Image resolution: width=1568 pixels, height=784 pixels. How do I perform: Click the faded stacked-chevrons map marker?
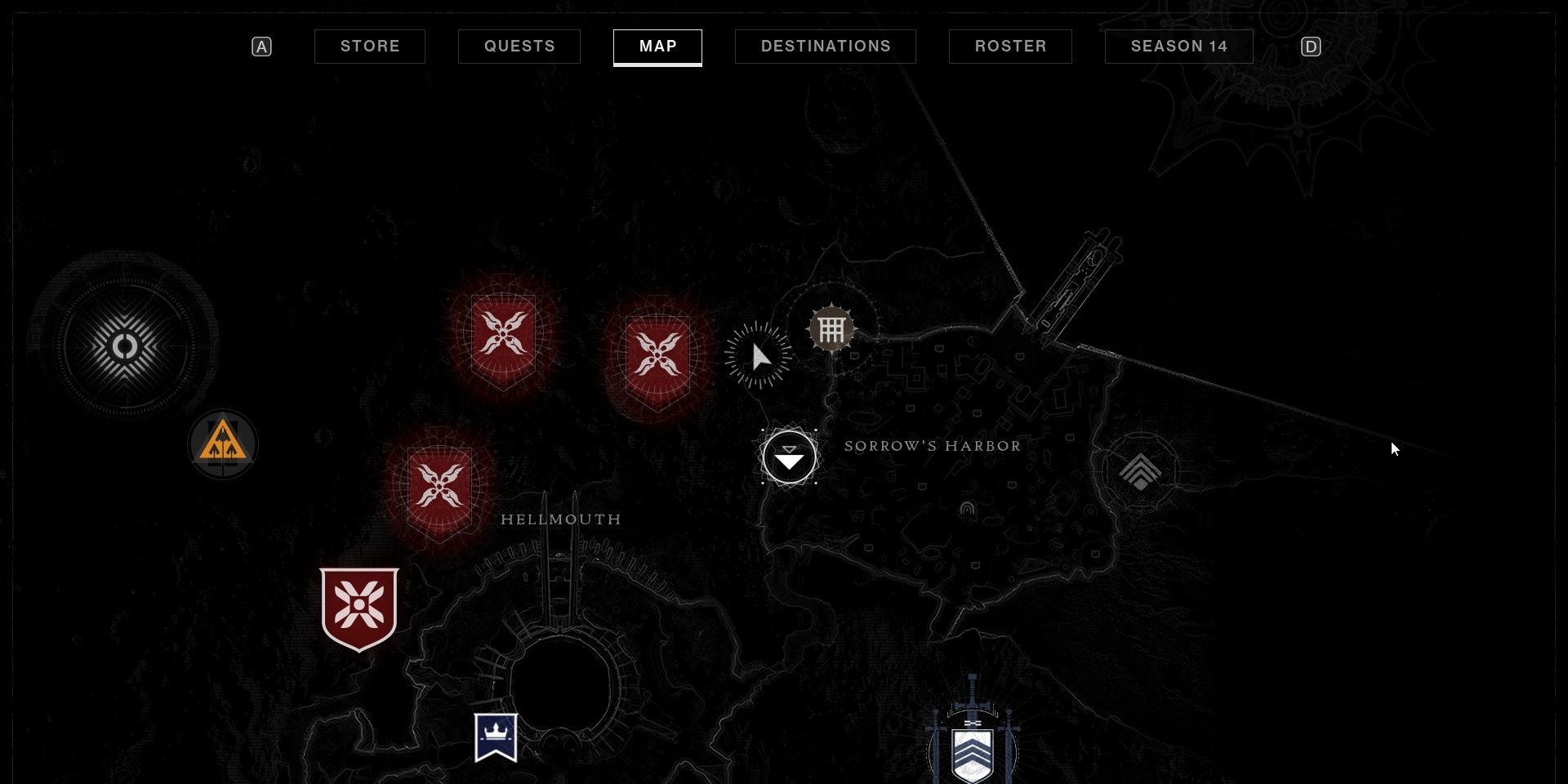tap(1140, 472)
